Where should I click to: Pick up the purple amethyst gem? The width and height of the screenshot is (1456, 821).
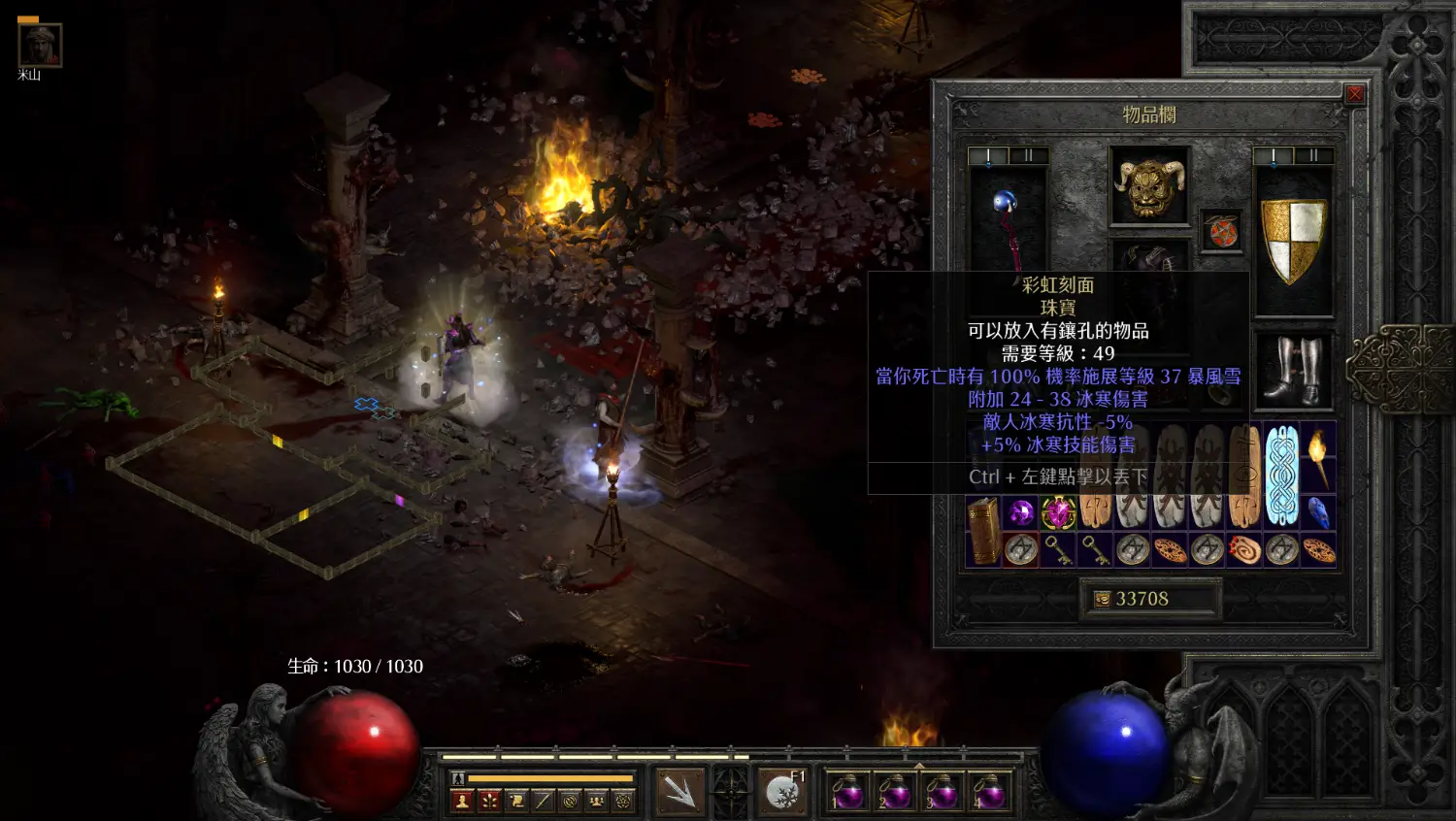click(1020, 511)
